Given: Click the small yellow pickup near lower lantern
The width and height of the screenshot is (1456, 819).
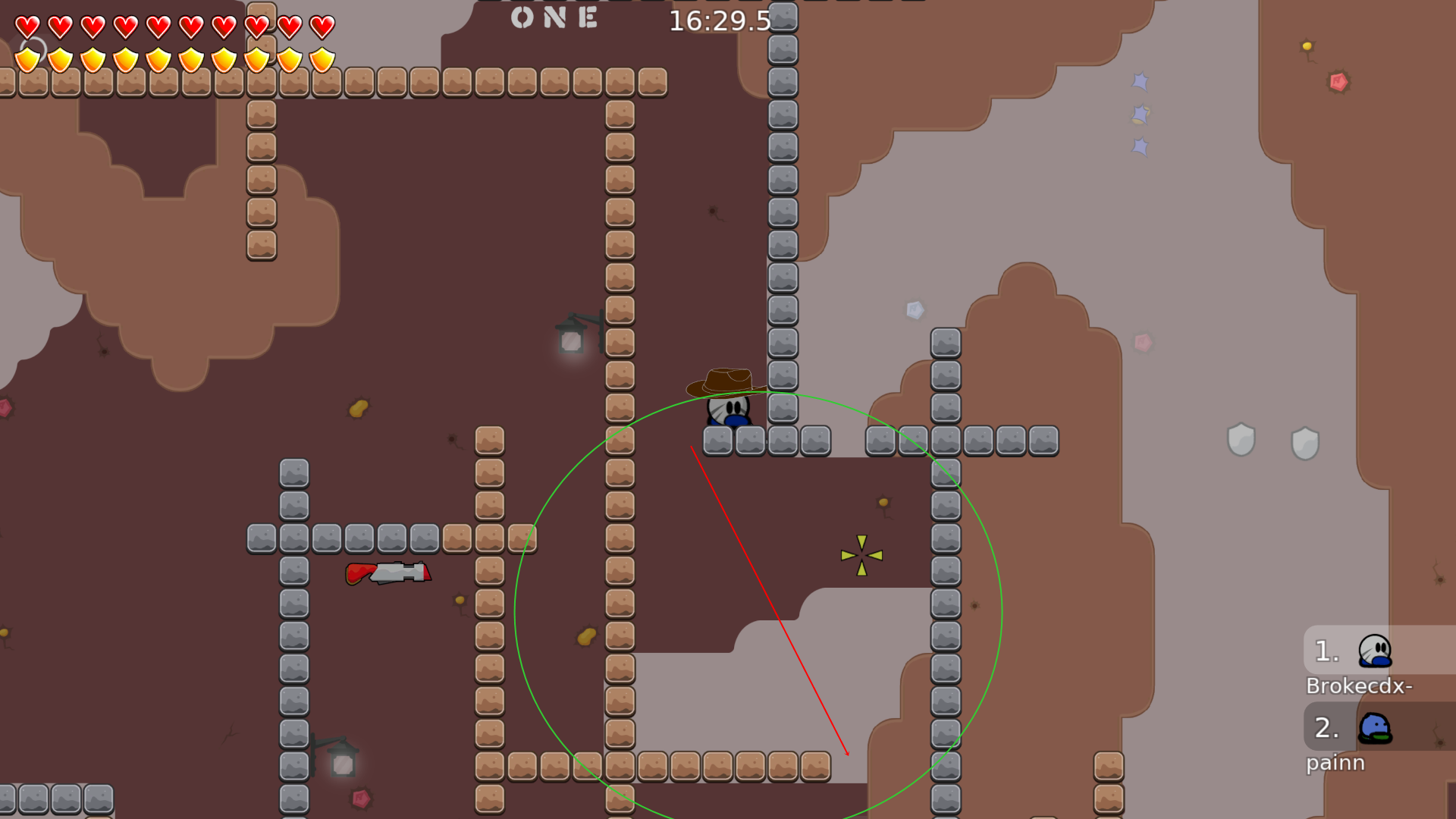Looking at the screenshot, I should (x=461, y=601).
